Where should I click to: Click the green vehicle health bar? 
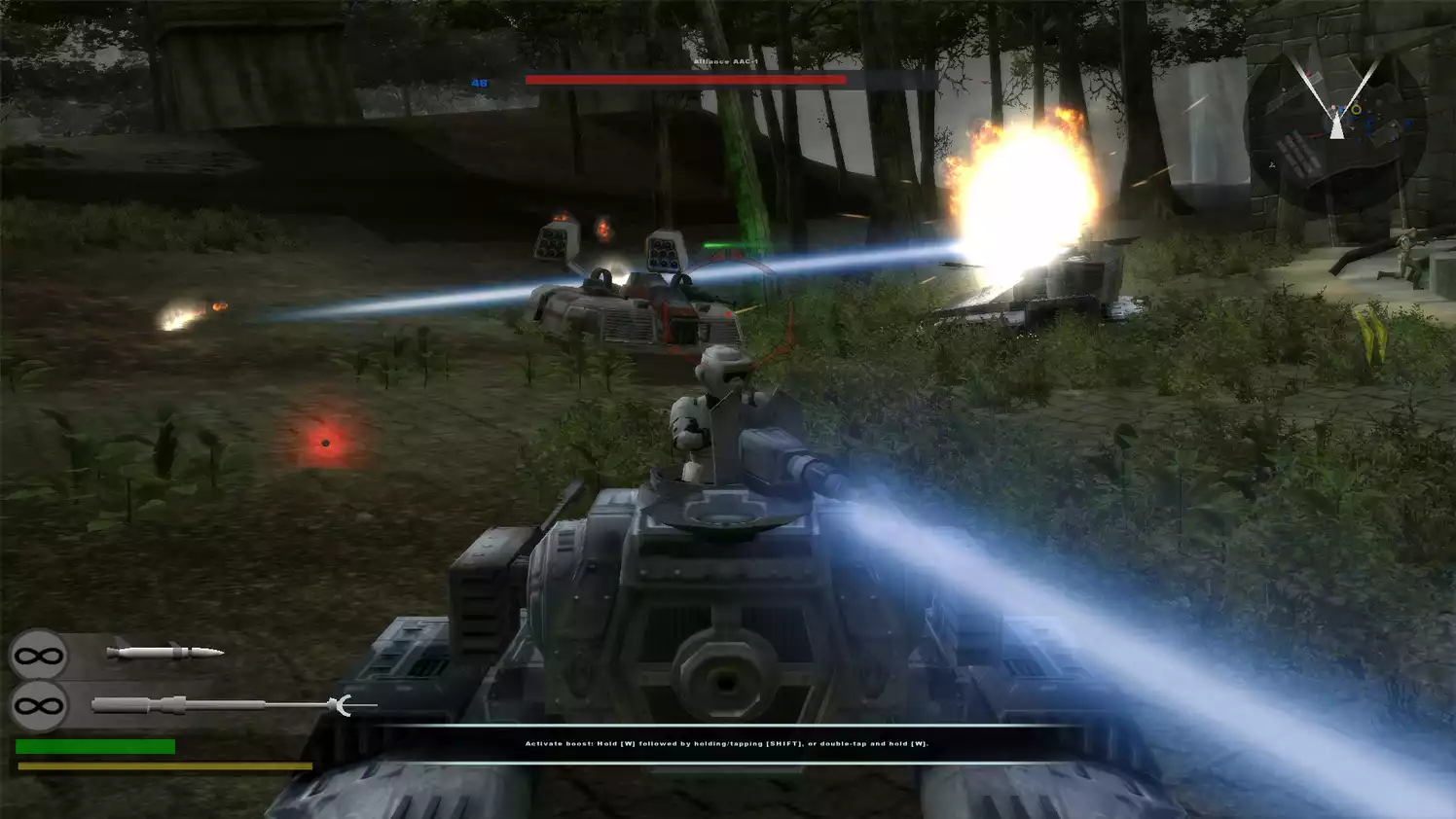pos(97,744)
